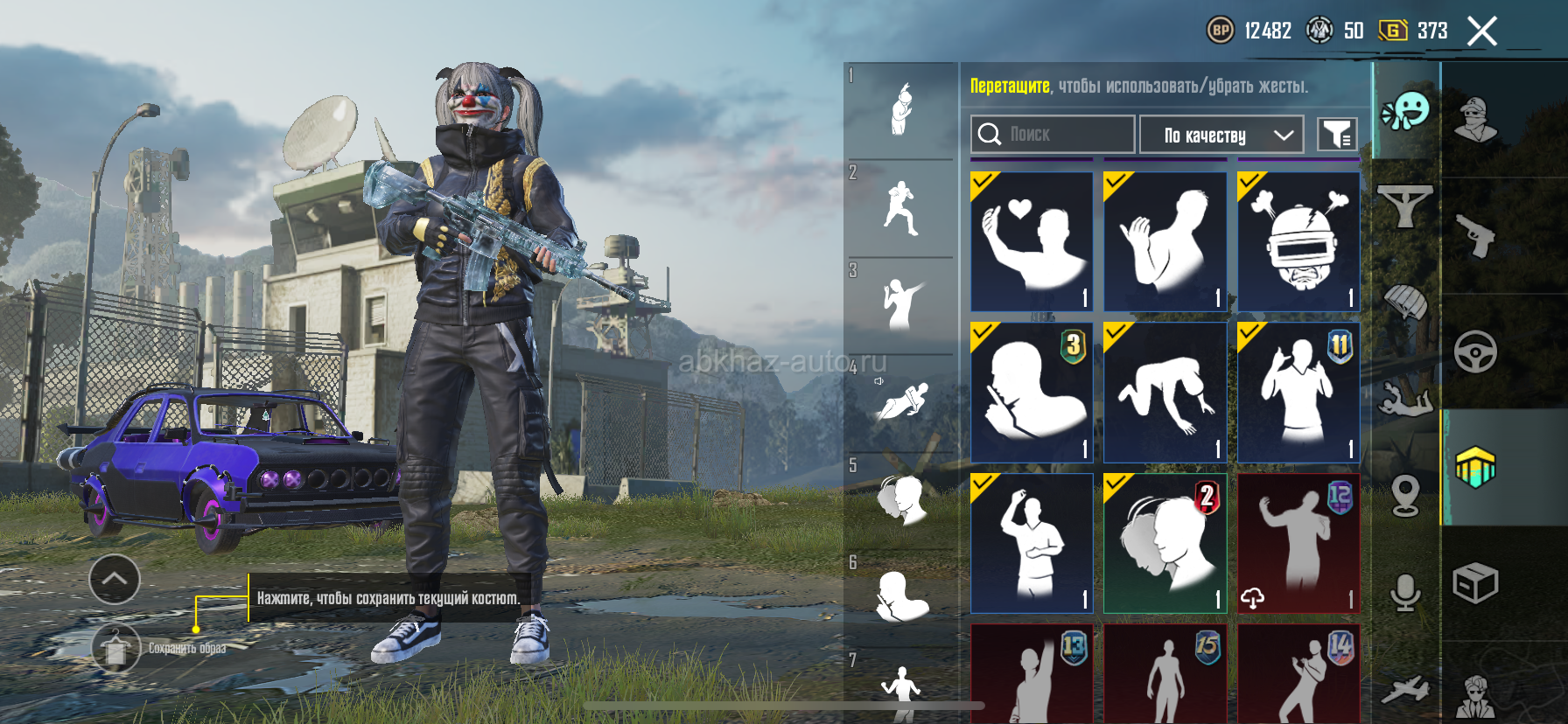Pick the shushing finger emote tile
This screenshot has height=724, width=1568.
click(x=1032, y=392)
